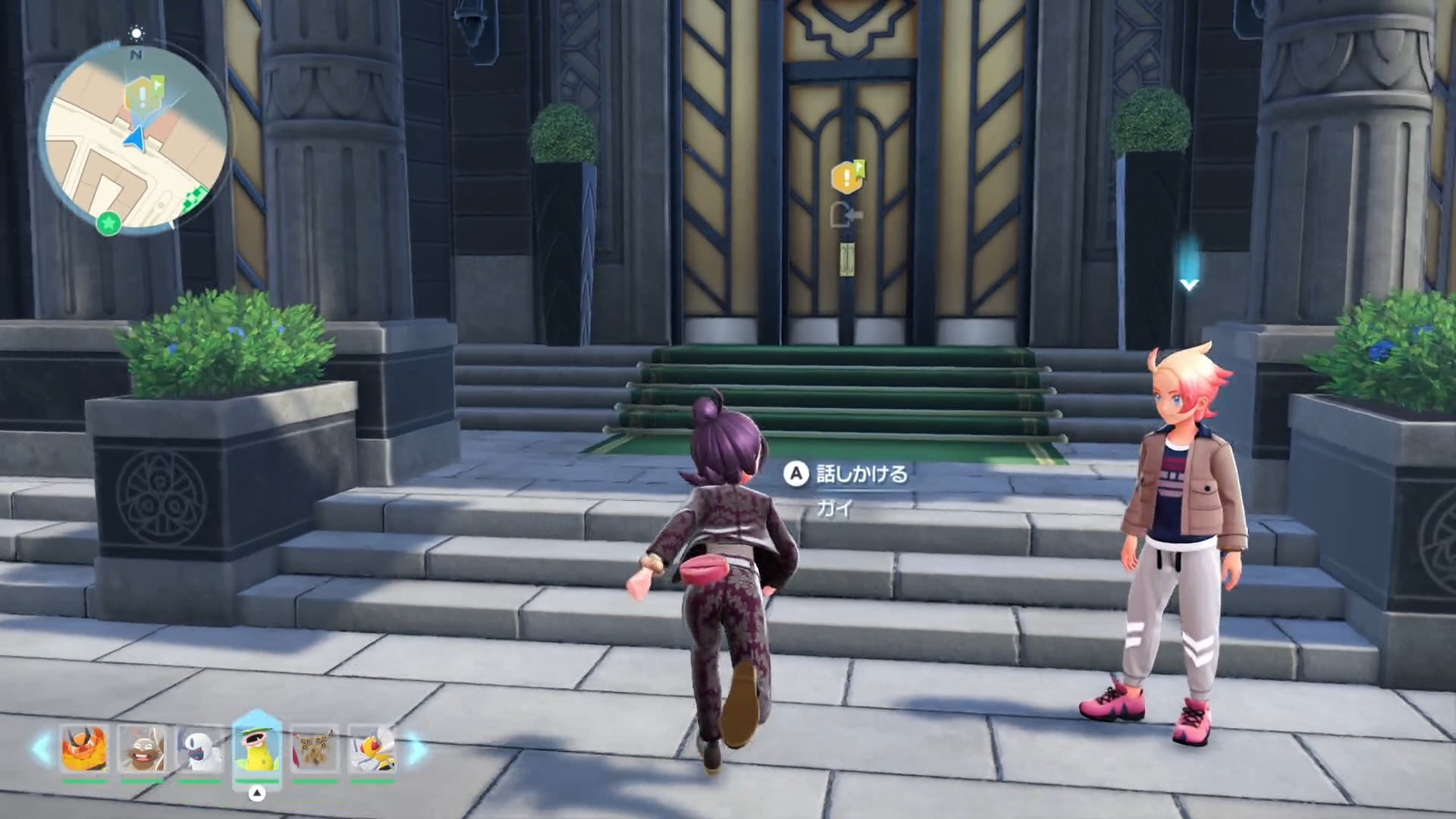1456x819 pixels.
Task: Select Beedrill in the party bar
Action: tap(372, 748)
